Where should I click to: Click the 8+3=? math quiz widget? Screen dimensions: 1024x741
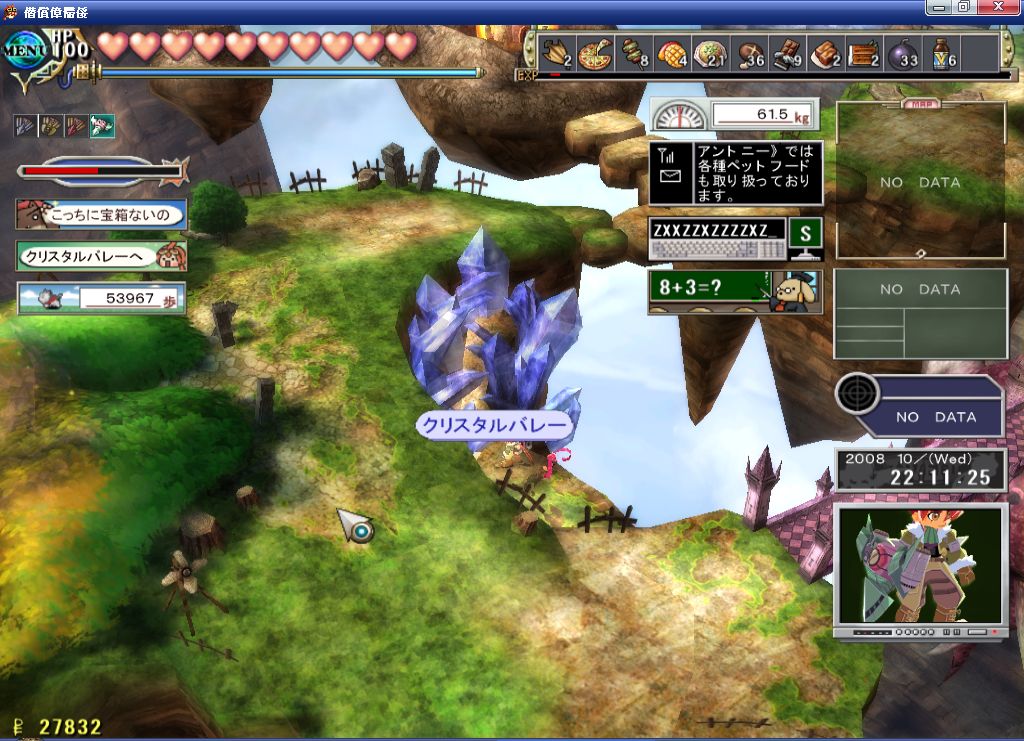734,291
